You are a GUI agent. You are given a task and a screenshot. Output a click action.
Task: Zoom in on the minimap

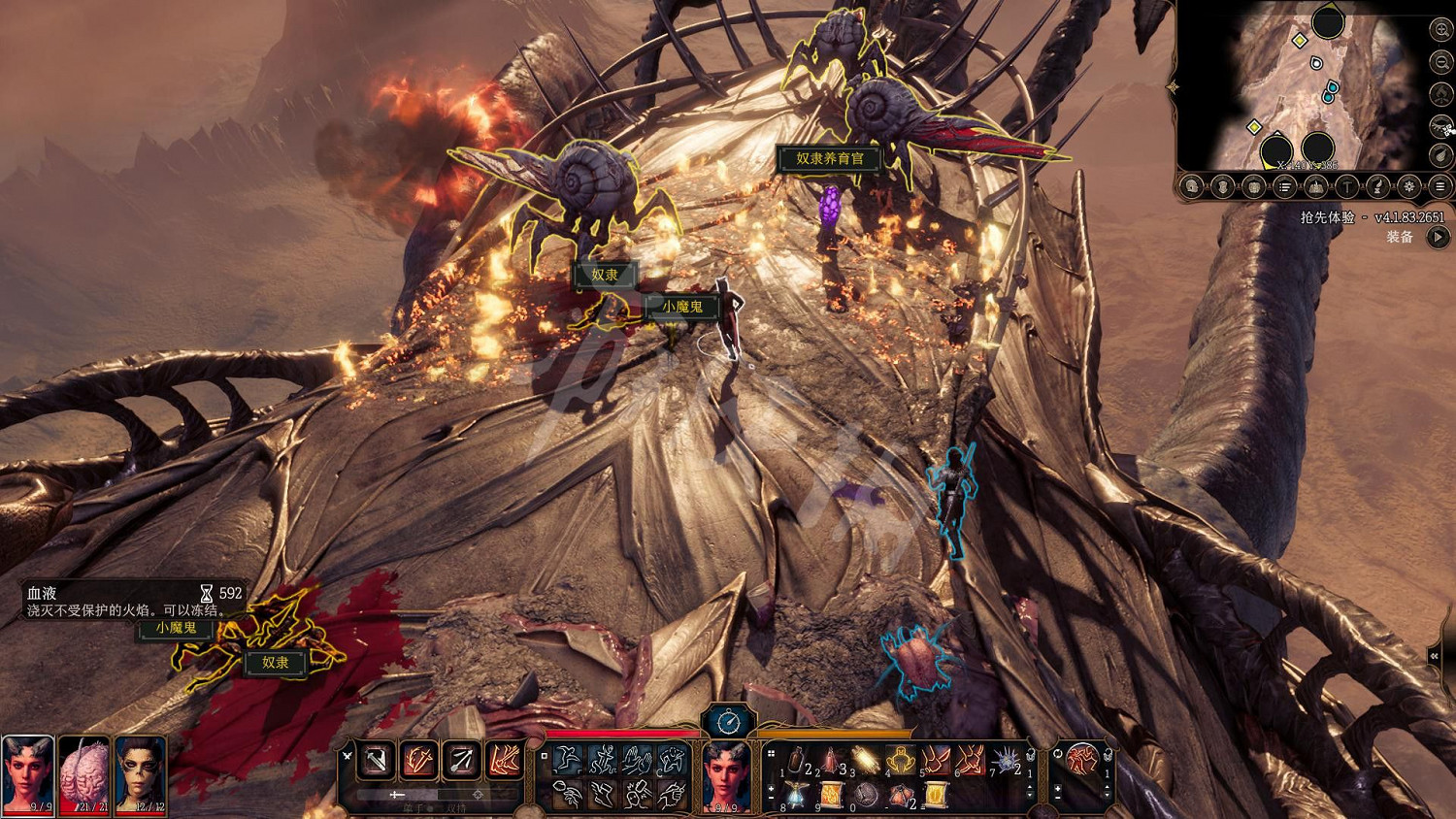1441,31
